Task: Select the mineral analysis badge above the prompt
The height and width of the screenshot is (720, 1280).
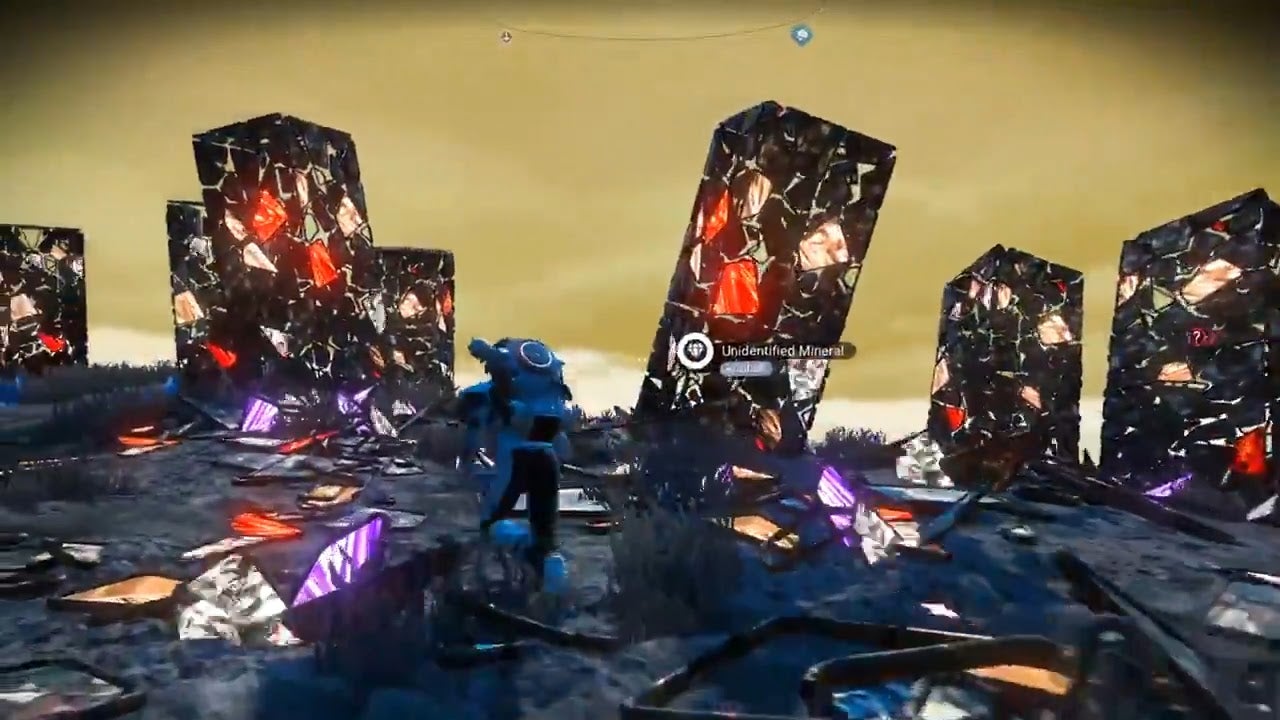Action: (x=695, y=350)
